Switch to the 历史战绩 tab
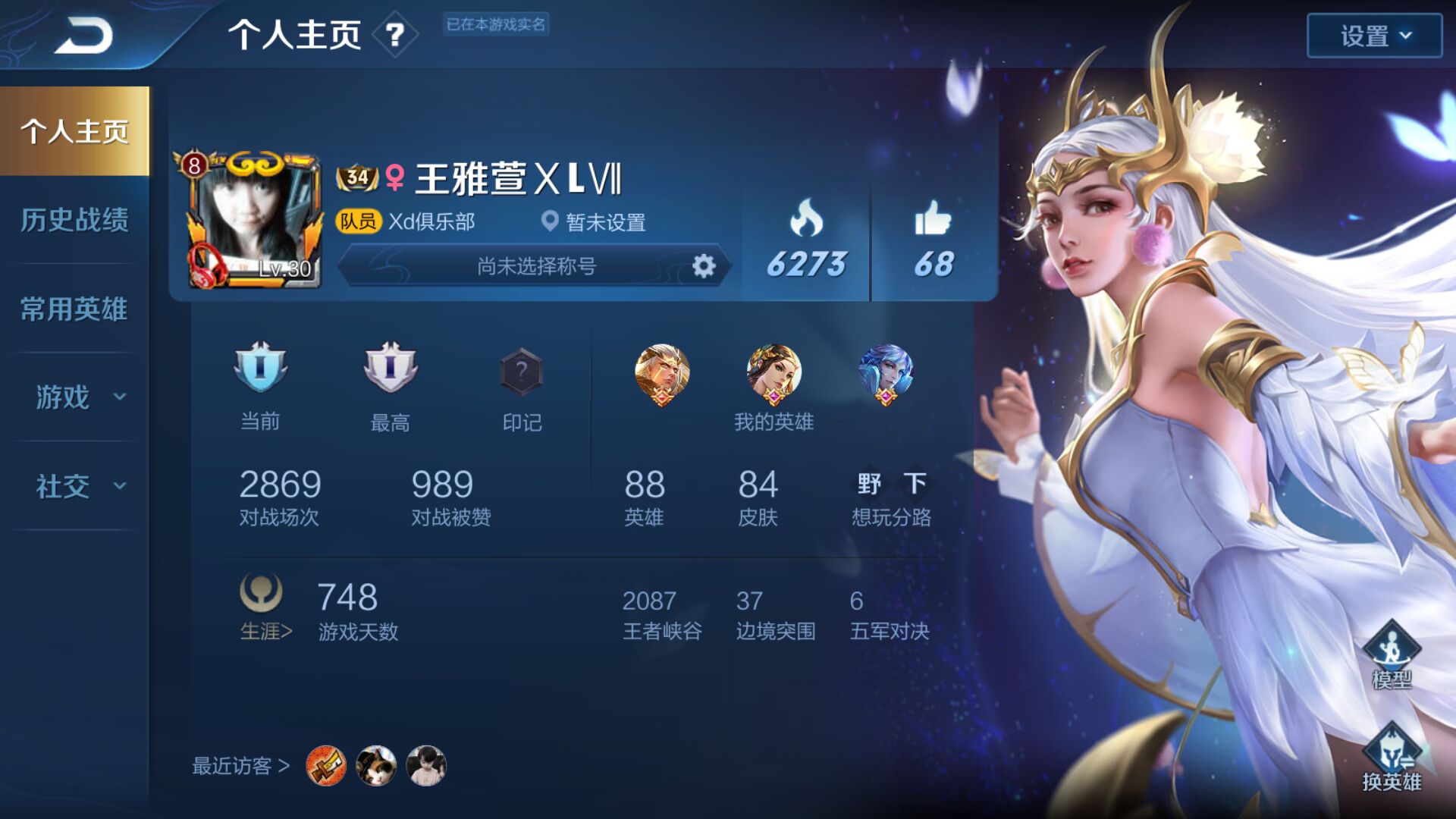The height and width of the screenshot is (819, 1456). (72, 221)
